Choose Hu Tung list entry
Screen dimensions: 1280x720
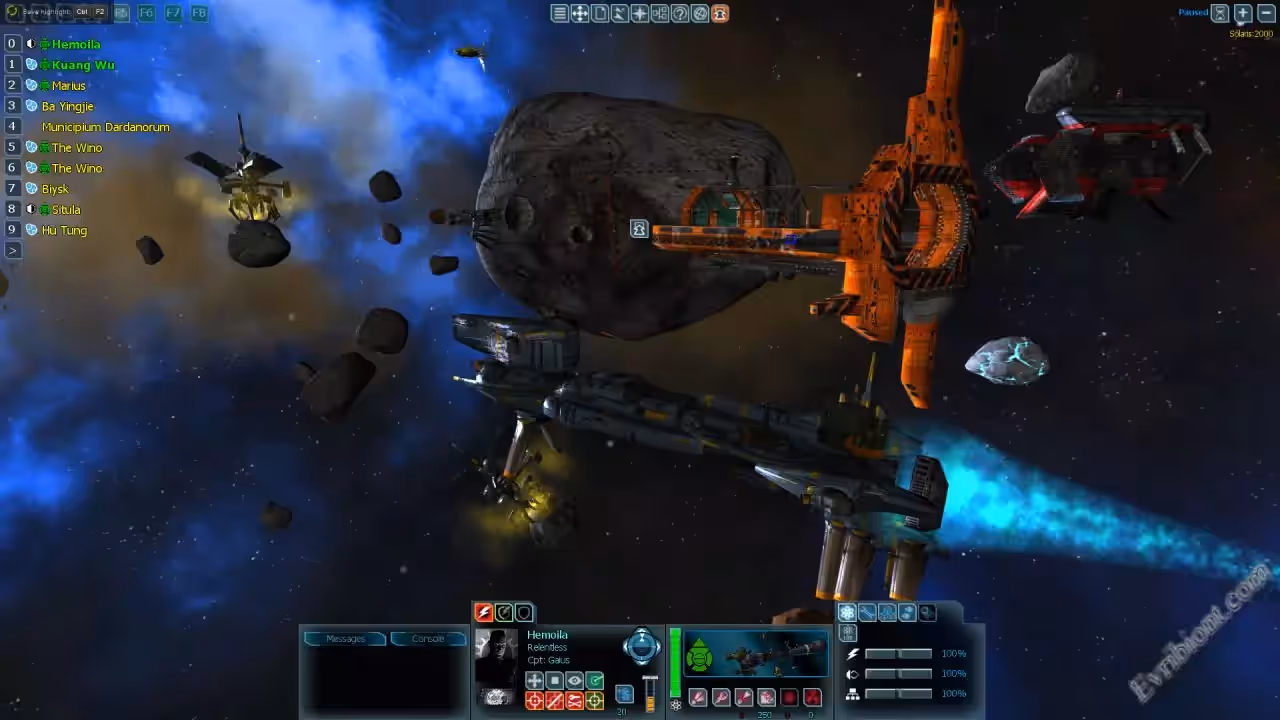coord(64,230)
